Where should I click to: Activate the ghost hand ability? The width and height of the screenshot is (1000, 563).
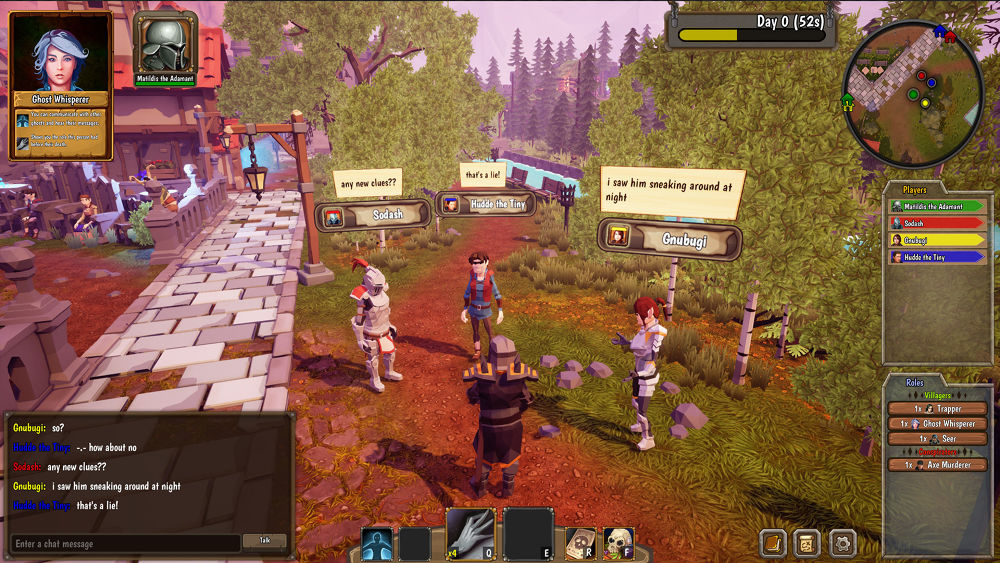click(470, 531)
